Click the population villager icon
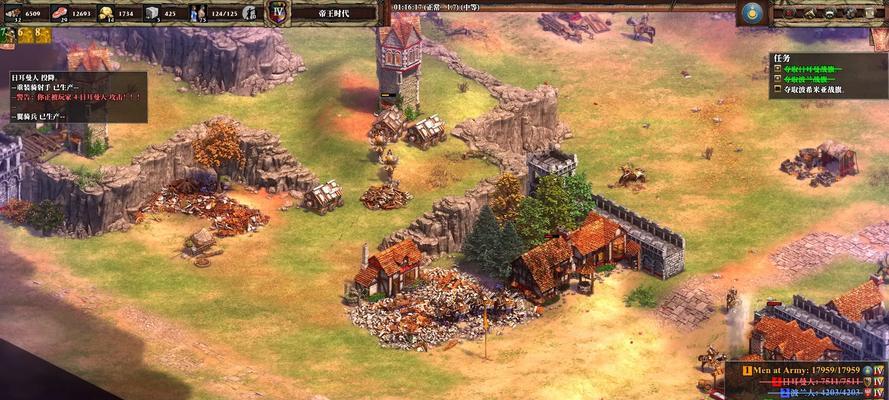Viewport: 889px width, 400px height. 198,12
